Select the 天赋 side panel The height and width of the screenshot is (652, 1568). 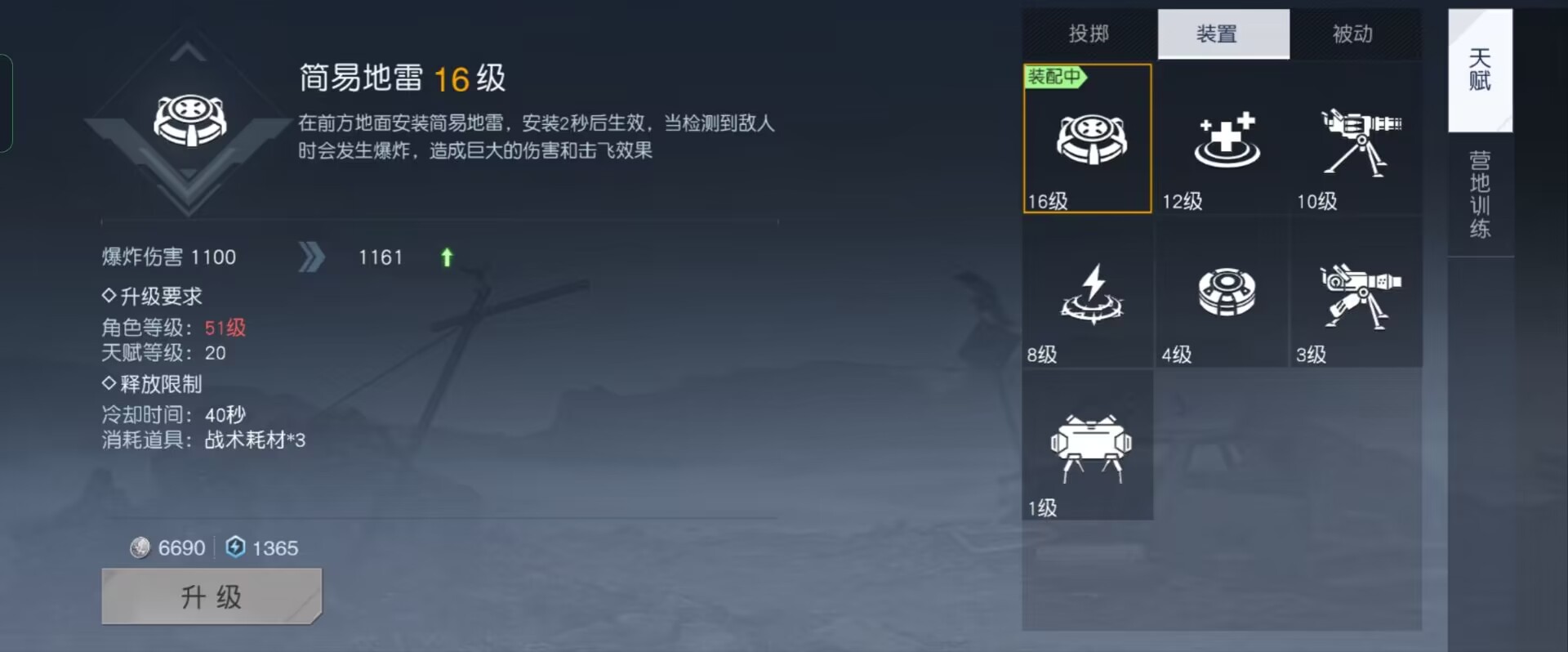[x=1481, y=72]
